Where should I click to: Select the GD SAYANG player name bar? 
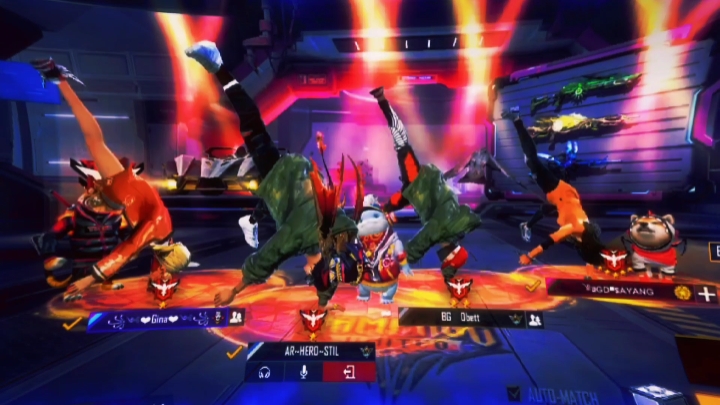coord(615,291)
